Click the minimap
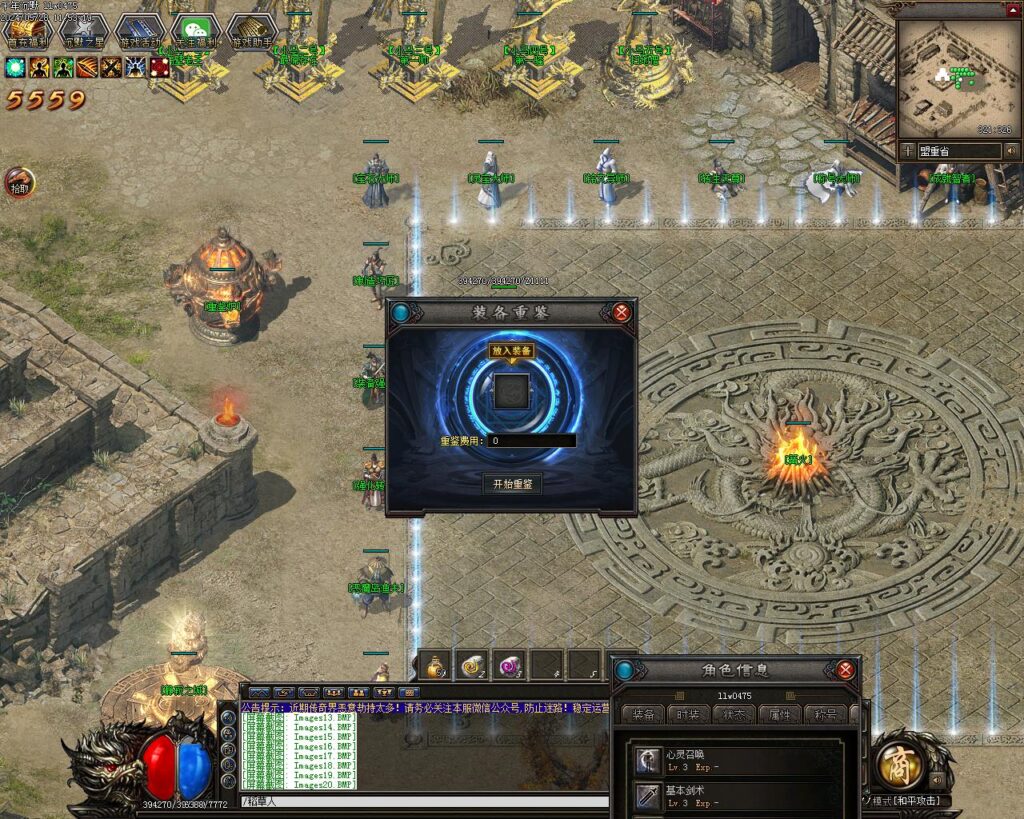 (x=954, y=78)
